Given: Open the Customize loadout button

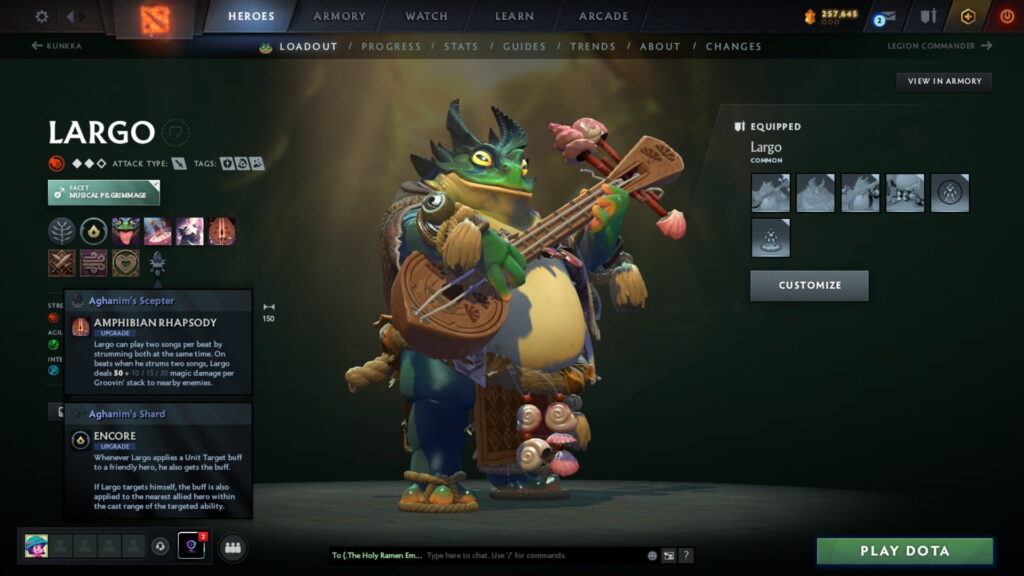Looking at the screenshot, I should 809,285.
